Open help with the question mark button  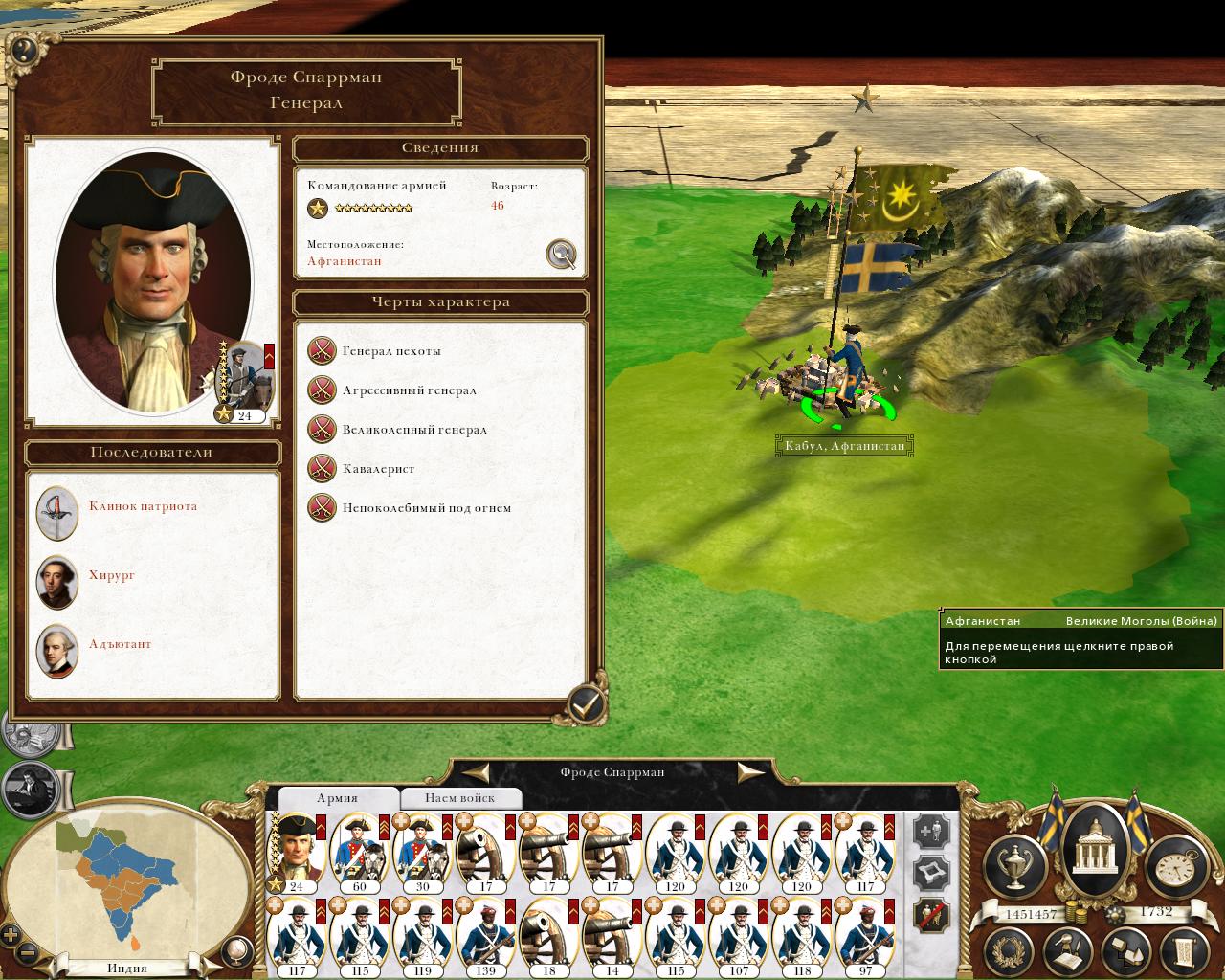(x=23, y=51)
